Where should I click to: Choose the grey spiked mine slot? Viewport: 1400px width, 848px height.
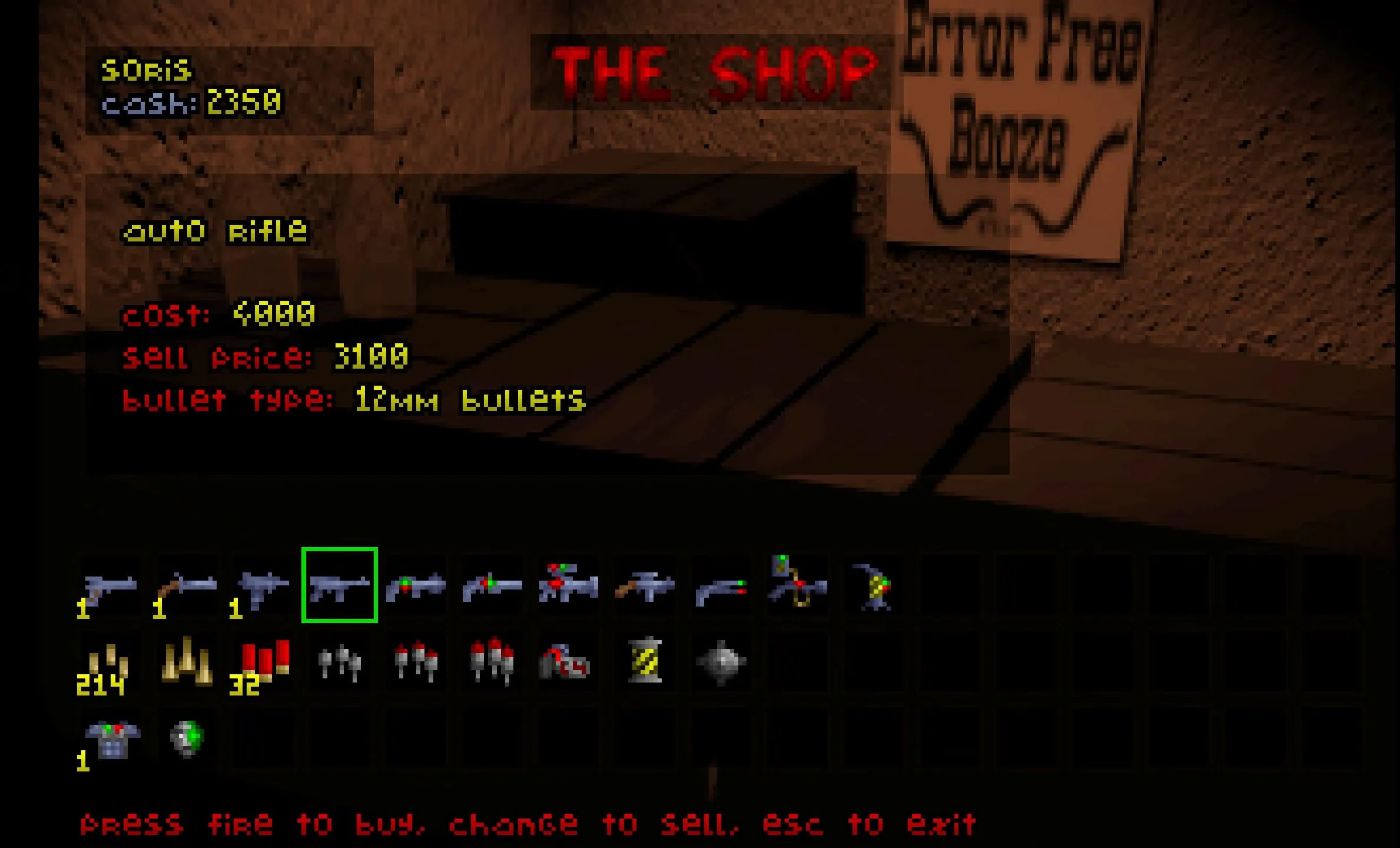pyautogui.click(x=721, y=662)
